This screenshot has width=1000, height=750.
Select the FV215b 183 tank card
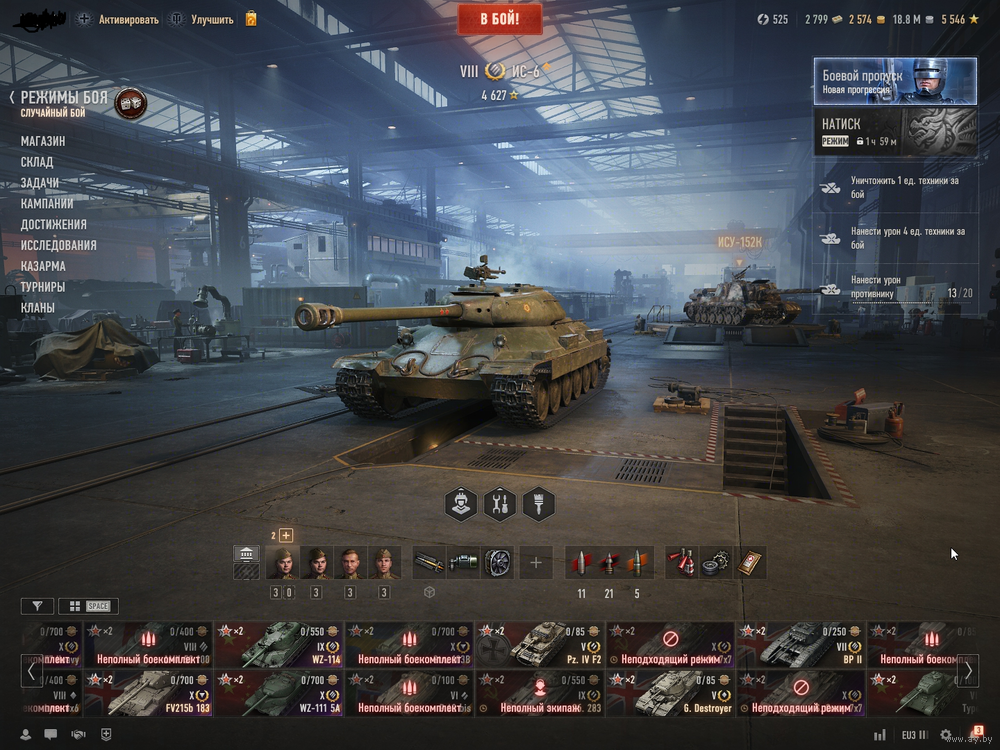148,695
